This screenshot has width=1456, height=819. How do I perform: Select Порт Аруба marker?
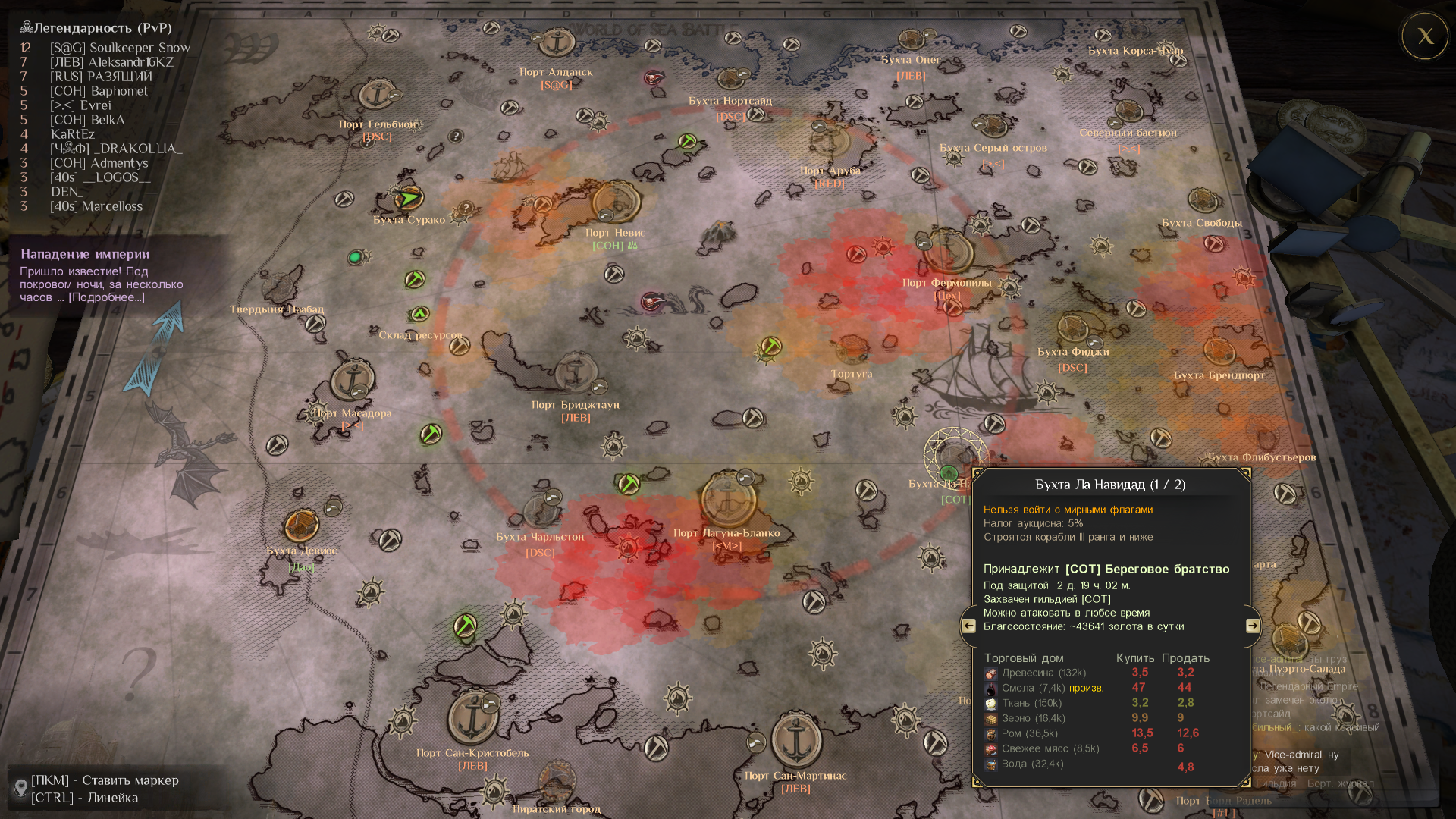[830, 140]
